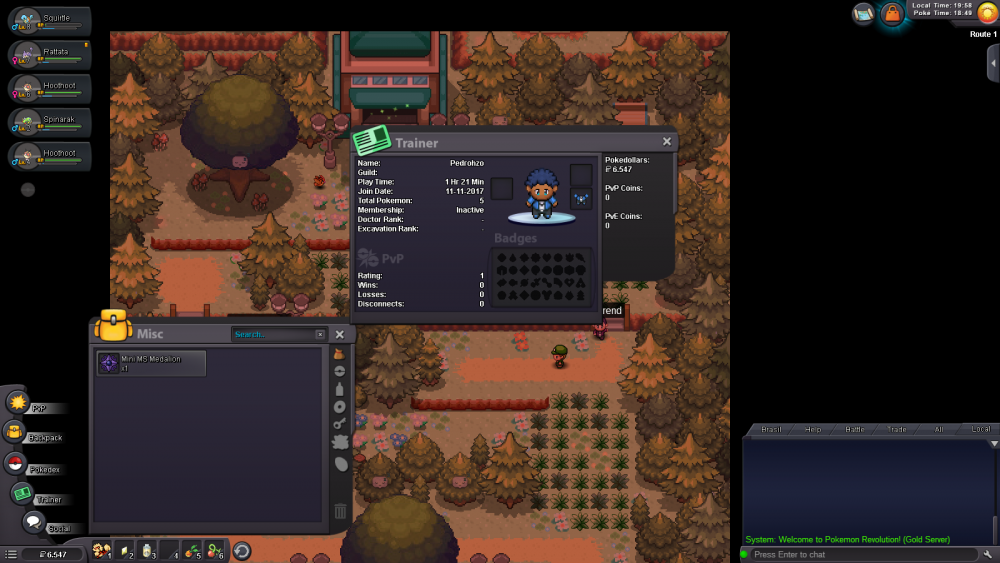Show the backpack key items category
The width and height of the screenshot is (1000, 563).
coord(340,424)
